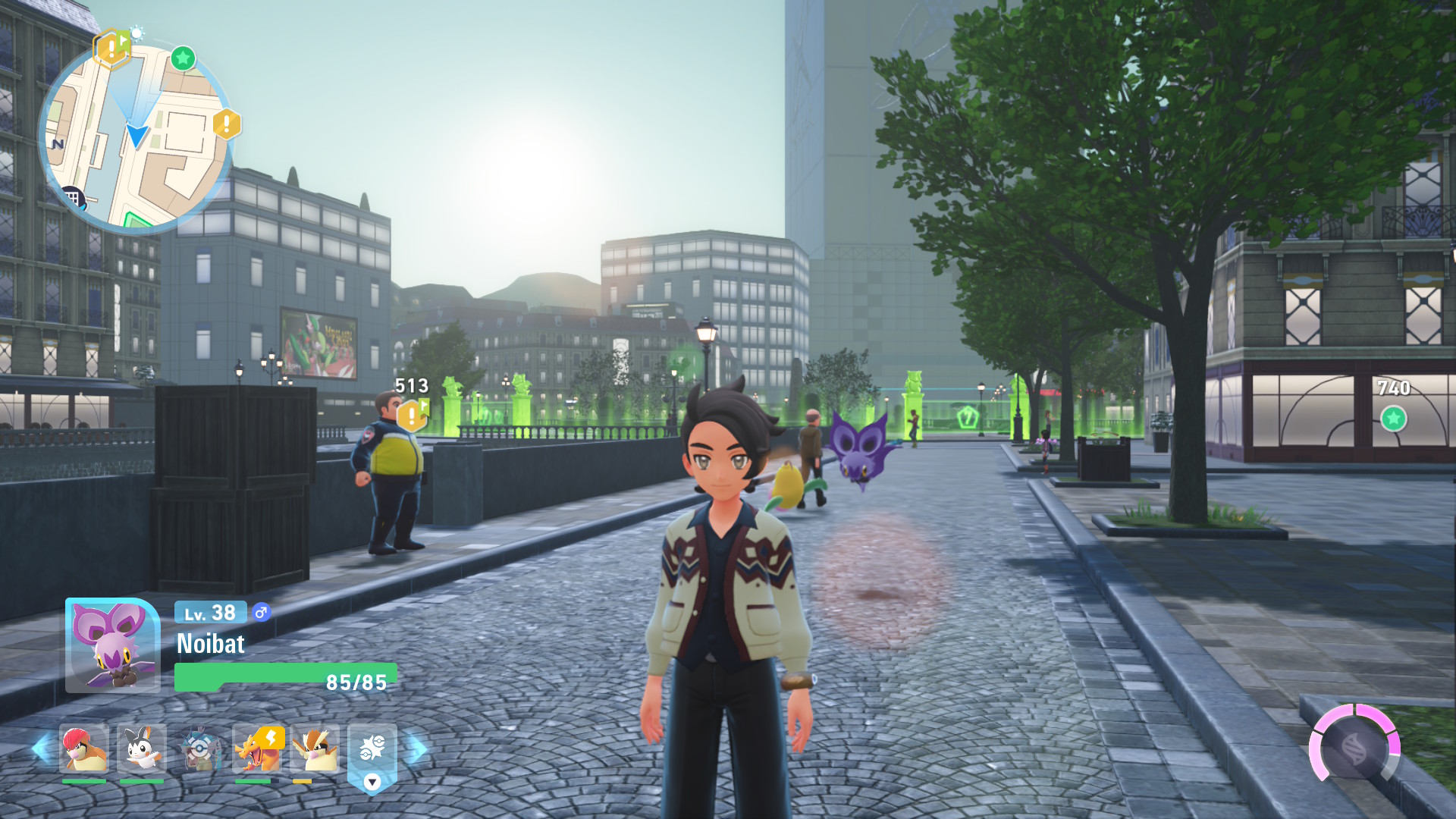Screen dimensions: 1456x819
Task: Pick Pidgey from the party bar
Action: point(315,749)
